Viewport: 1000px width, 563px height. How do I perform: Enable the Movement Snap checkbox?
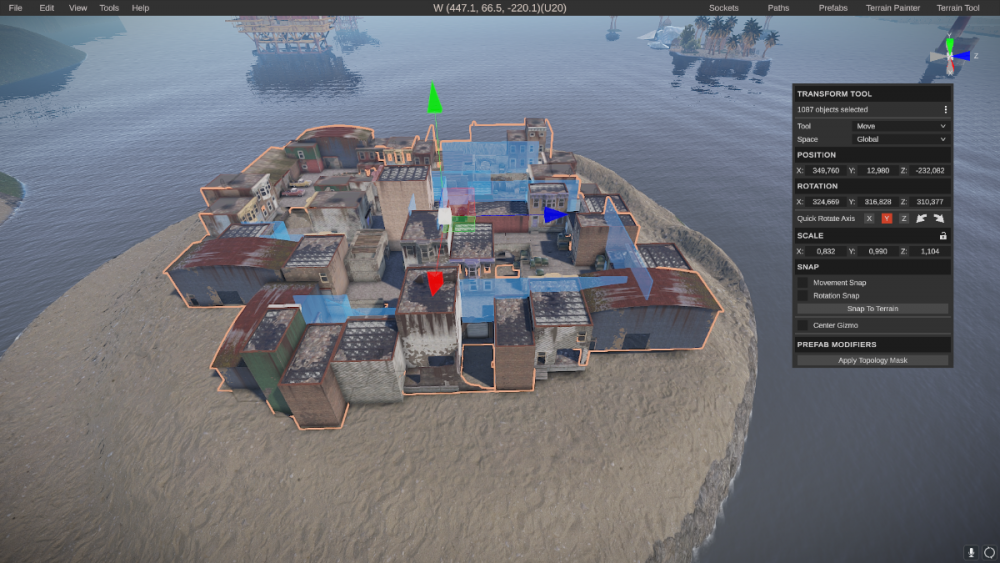(x=802, y=283)
